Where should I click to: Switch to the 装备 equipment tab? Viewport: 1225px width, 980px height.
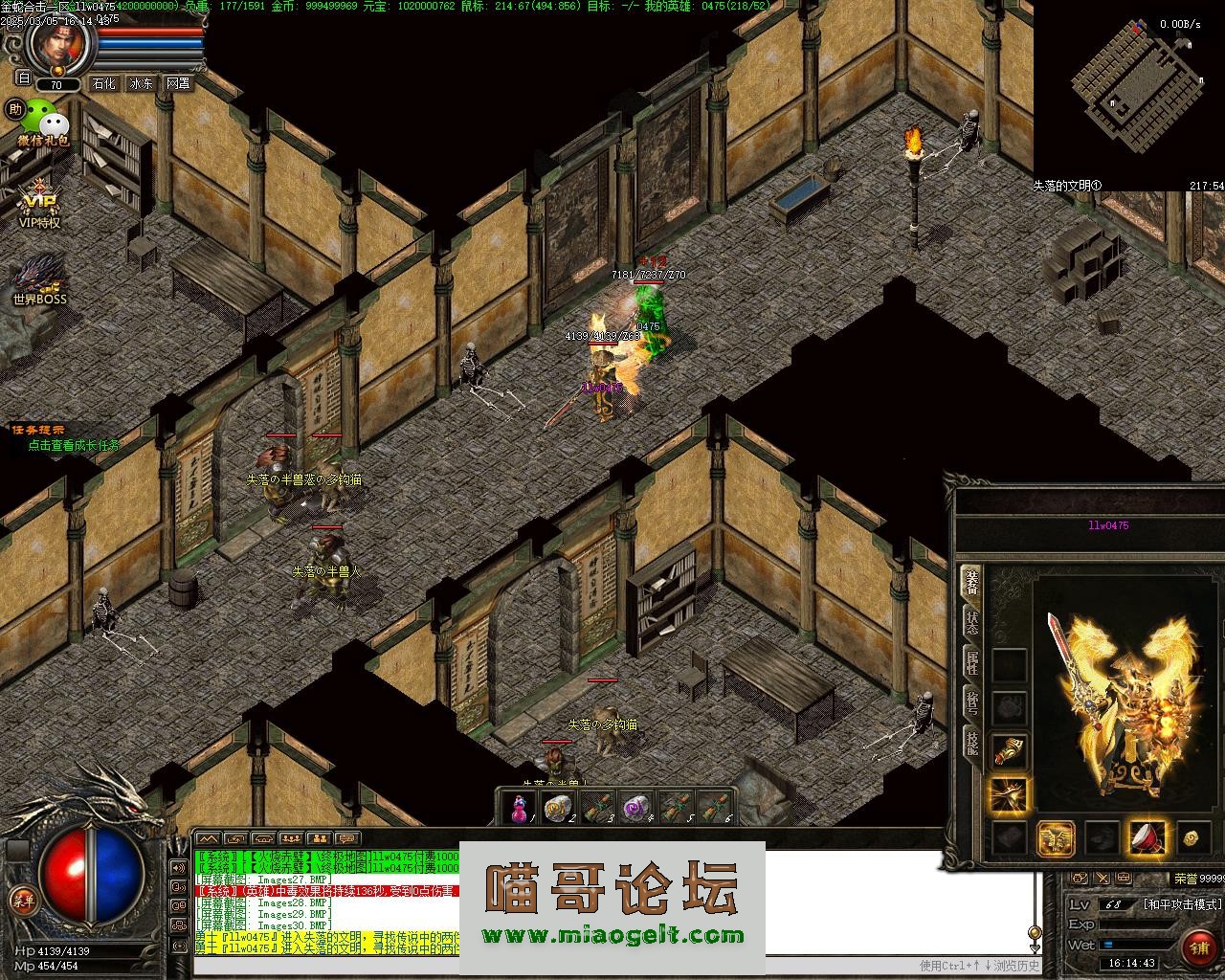point(971,583)
